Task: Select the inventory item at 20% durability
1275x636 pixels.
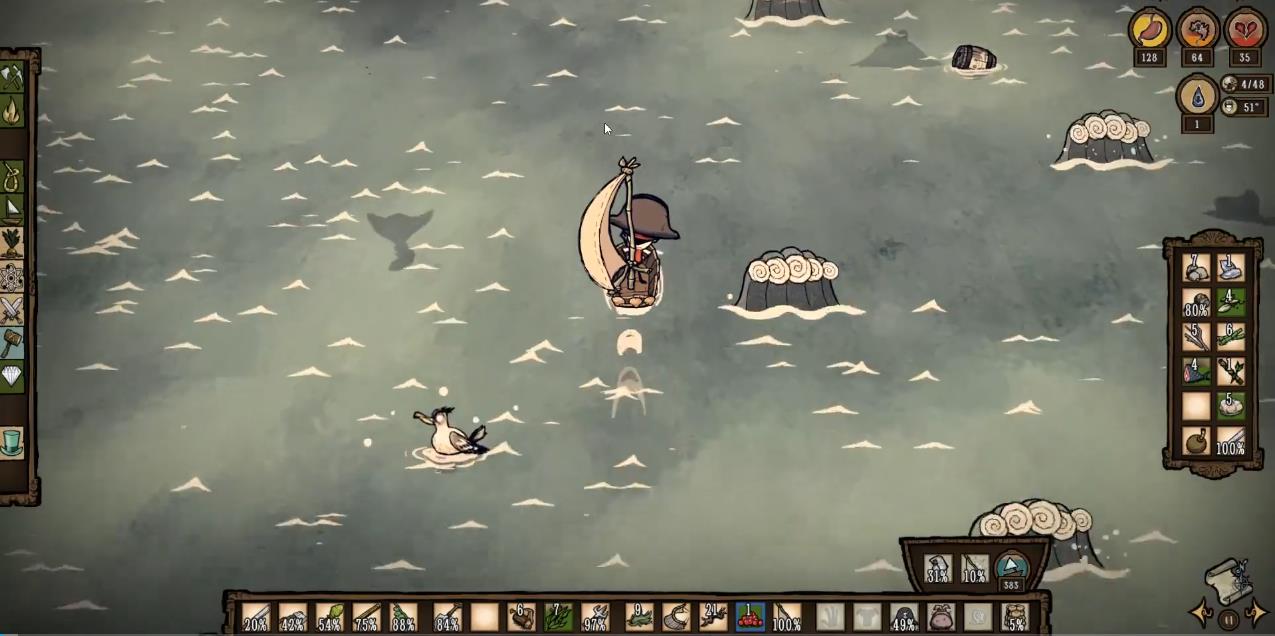Action: tap(256, 616)
